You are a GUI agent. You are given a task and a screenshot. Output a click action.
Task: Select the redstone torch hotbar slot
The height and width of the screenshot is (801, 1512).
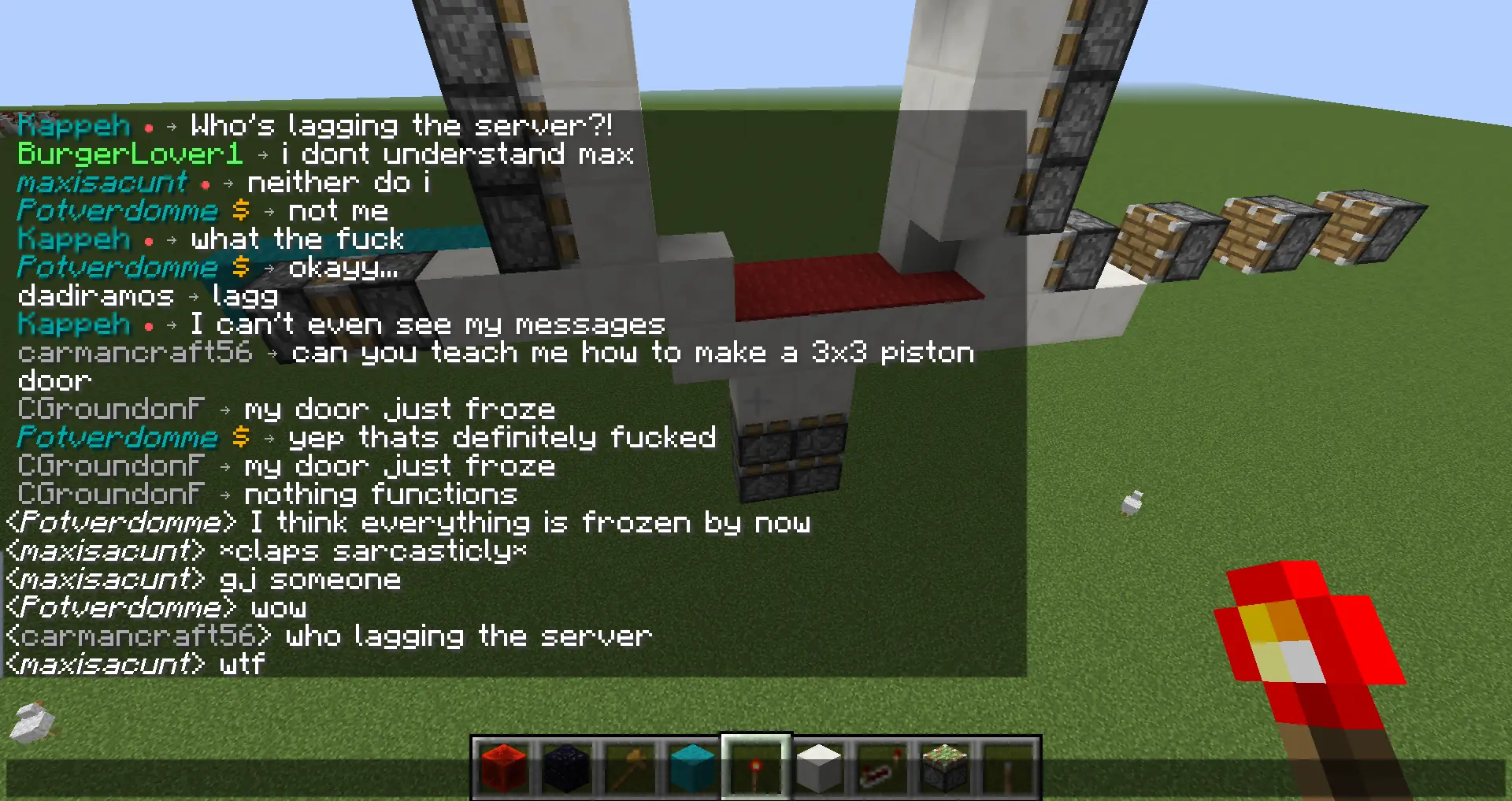[x=756, y=768]
